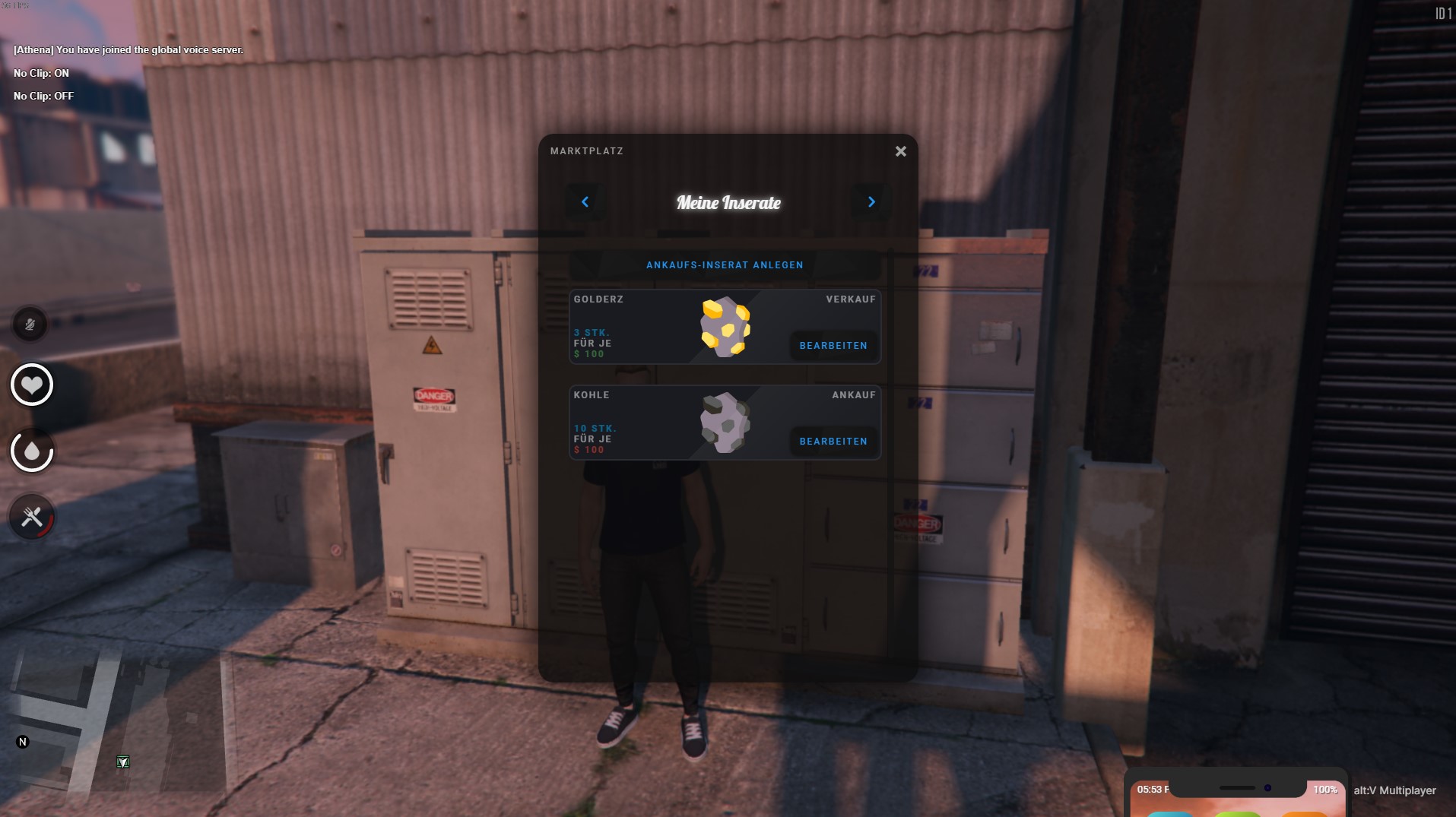Screen dimensions: 1456x817
Task: Select the Golderz ore item image
Action: coord(725,327)
